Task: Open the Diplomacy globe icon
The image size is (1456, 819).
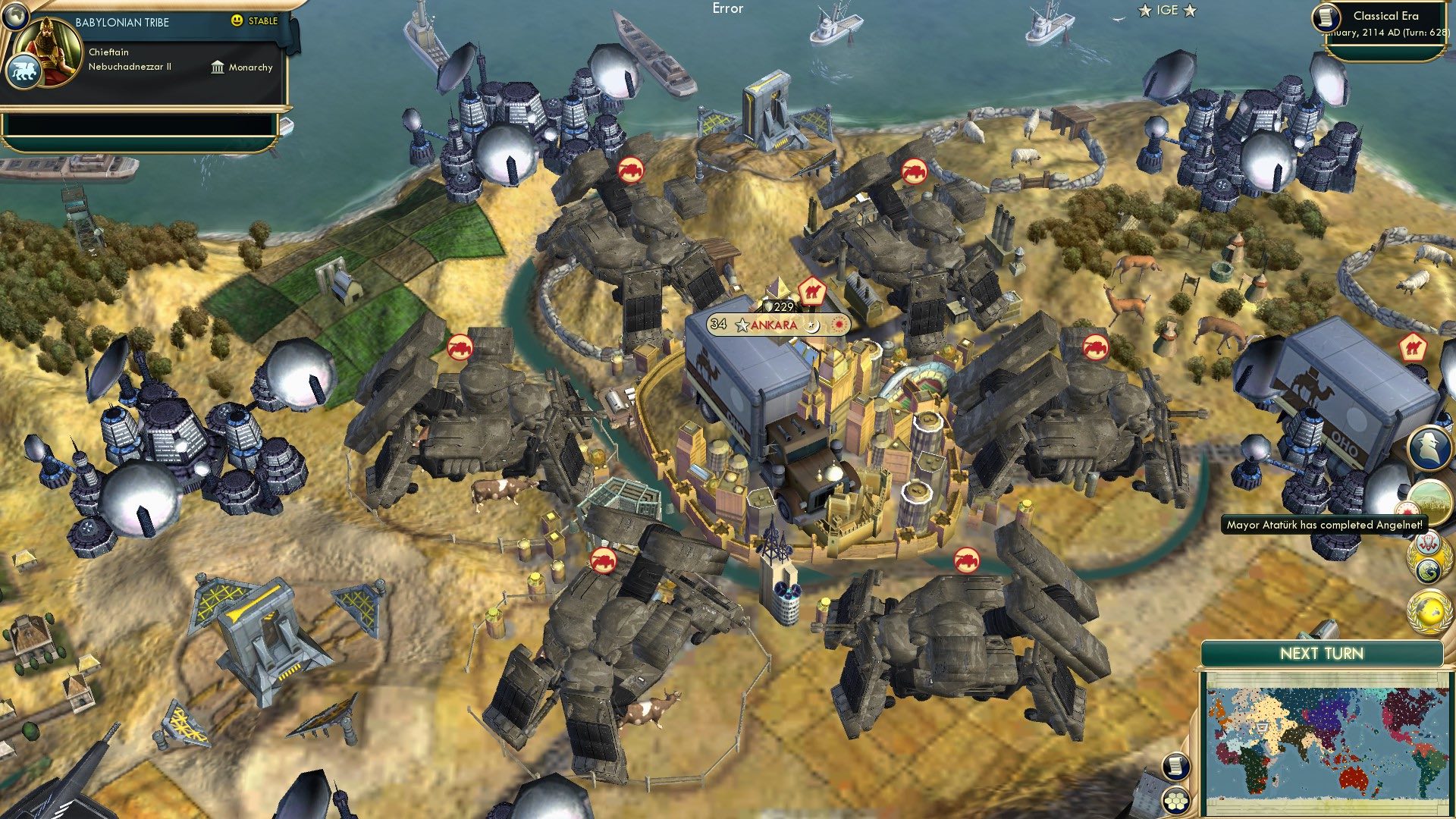Action: (1429, 609)
